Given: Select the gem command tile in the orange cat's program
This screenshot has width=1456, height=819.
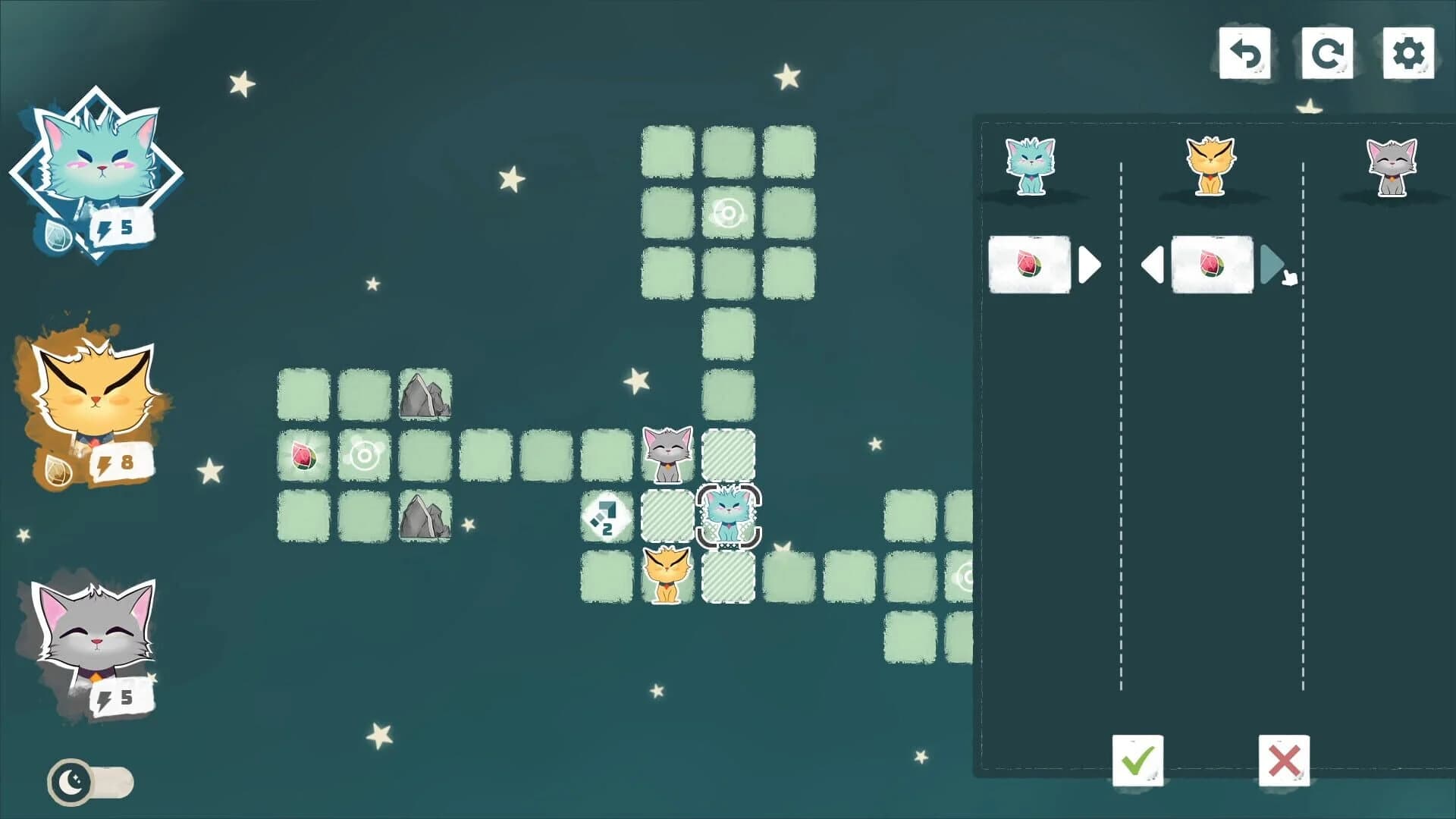Looking at the screenshot, I should tap(1211, 264).
